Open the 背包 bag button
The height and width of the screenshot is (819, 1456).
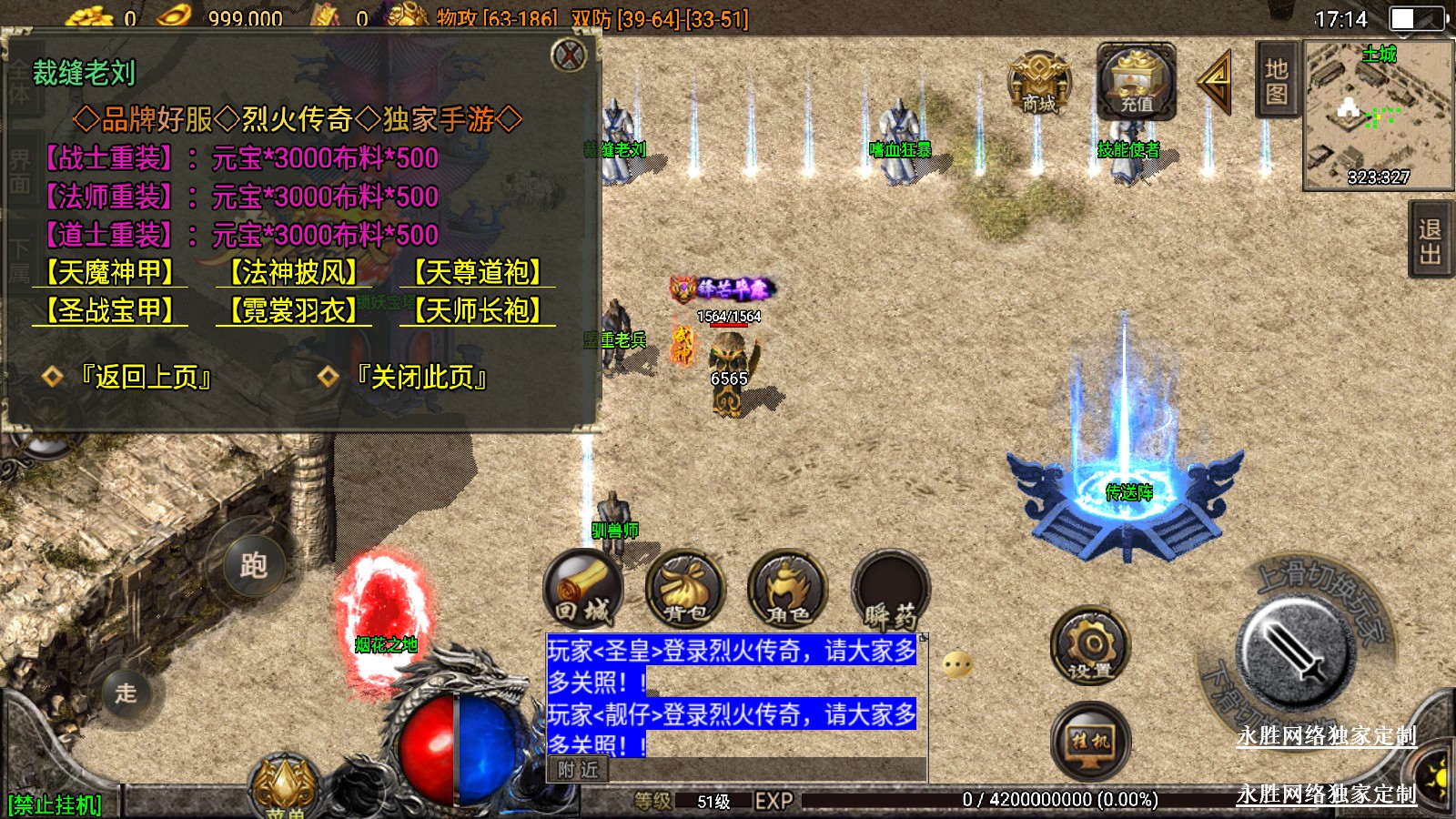click(685, 591)
